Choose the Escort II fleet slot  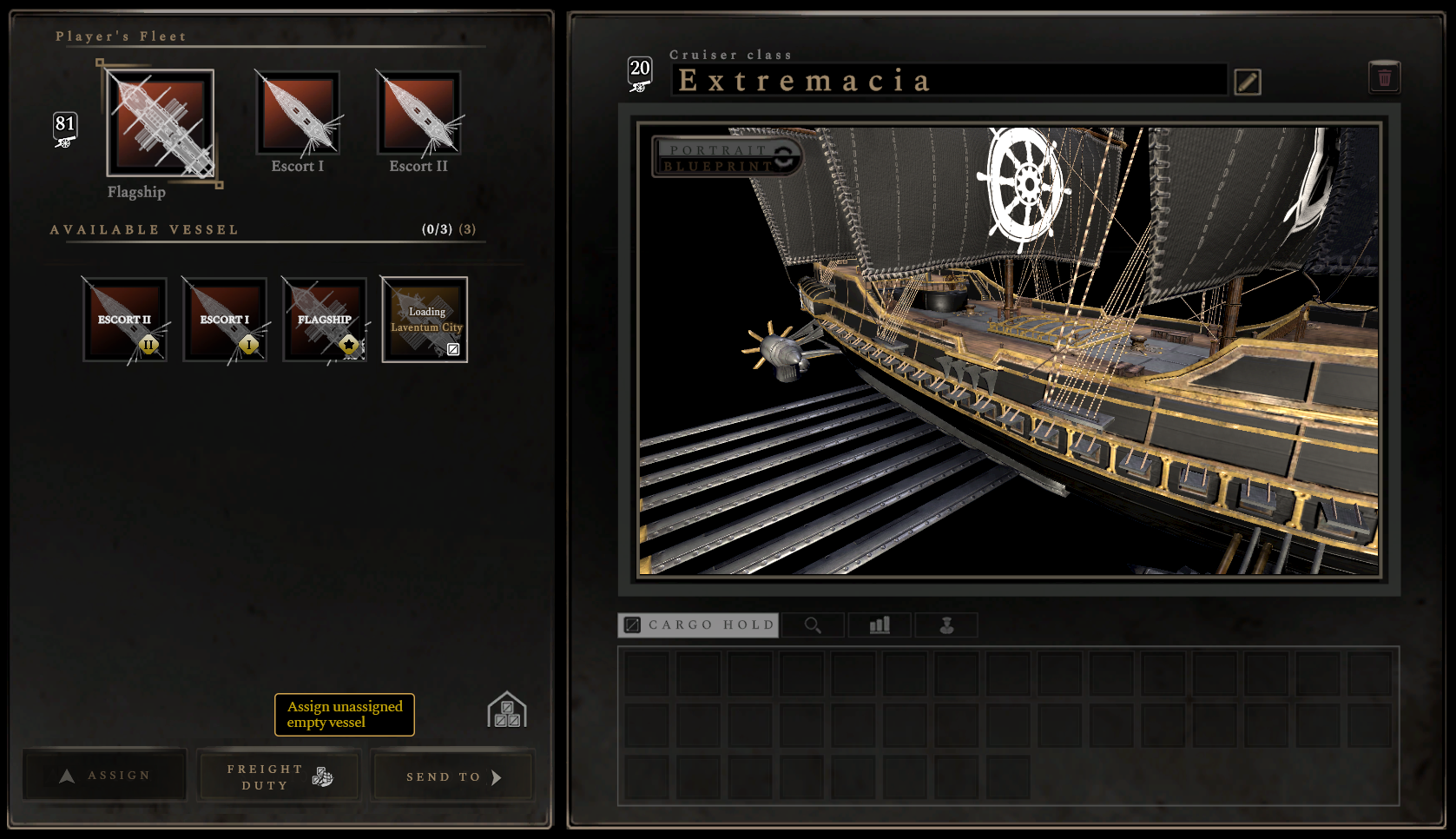tap(418, 115)
